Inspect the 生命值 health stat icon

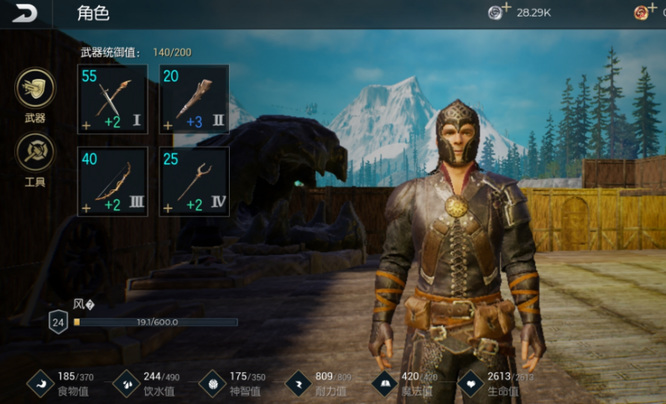coord(471,381)
